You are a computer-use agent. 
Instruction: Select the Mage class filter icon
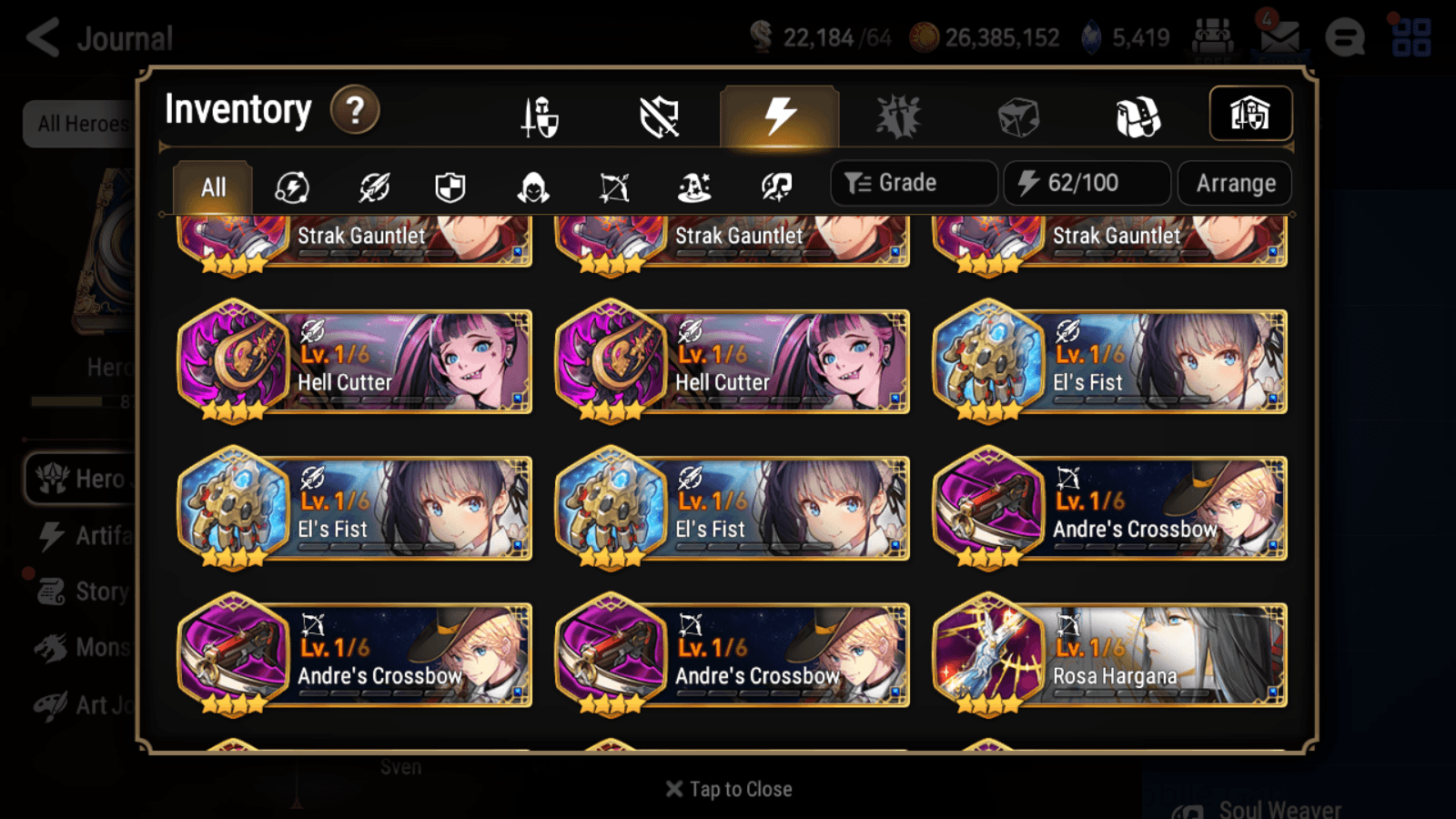(696, 187)
